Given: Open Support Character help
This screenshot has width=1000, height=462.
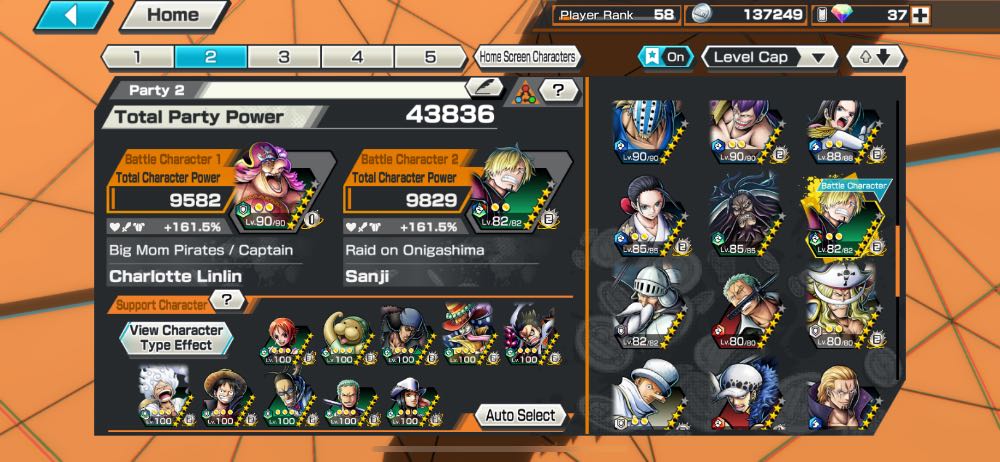Looking at the screenshot, I should click(x=227, y=300).
